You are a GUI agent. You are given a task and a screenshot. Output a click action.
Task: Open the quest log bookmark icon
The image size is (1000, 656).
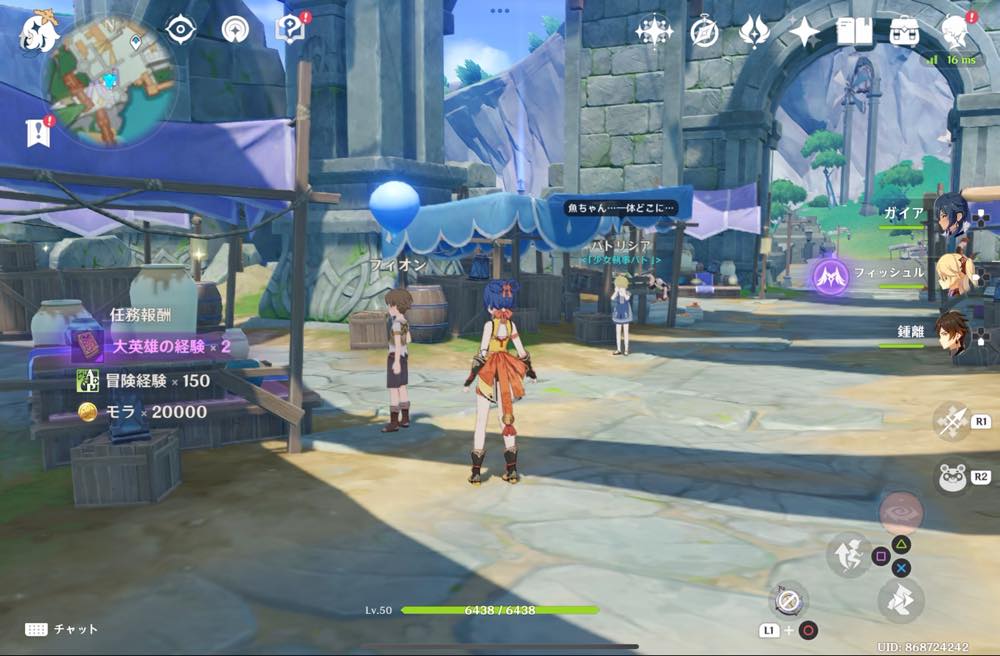pyautogui.click(x=38, y=132)
